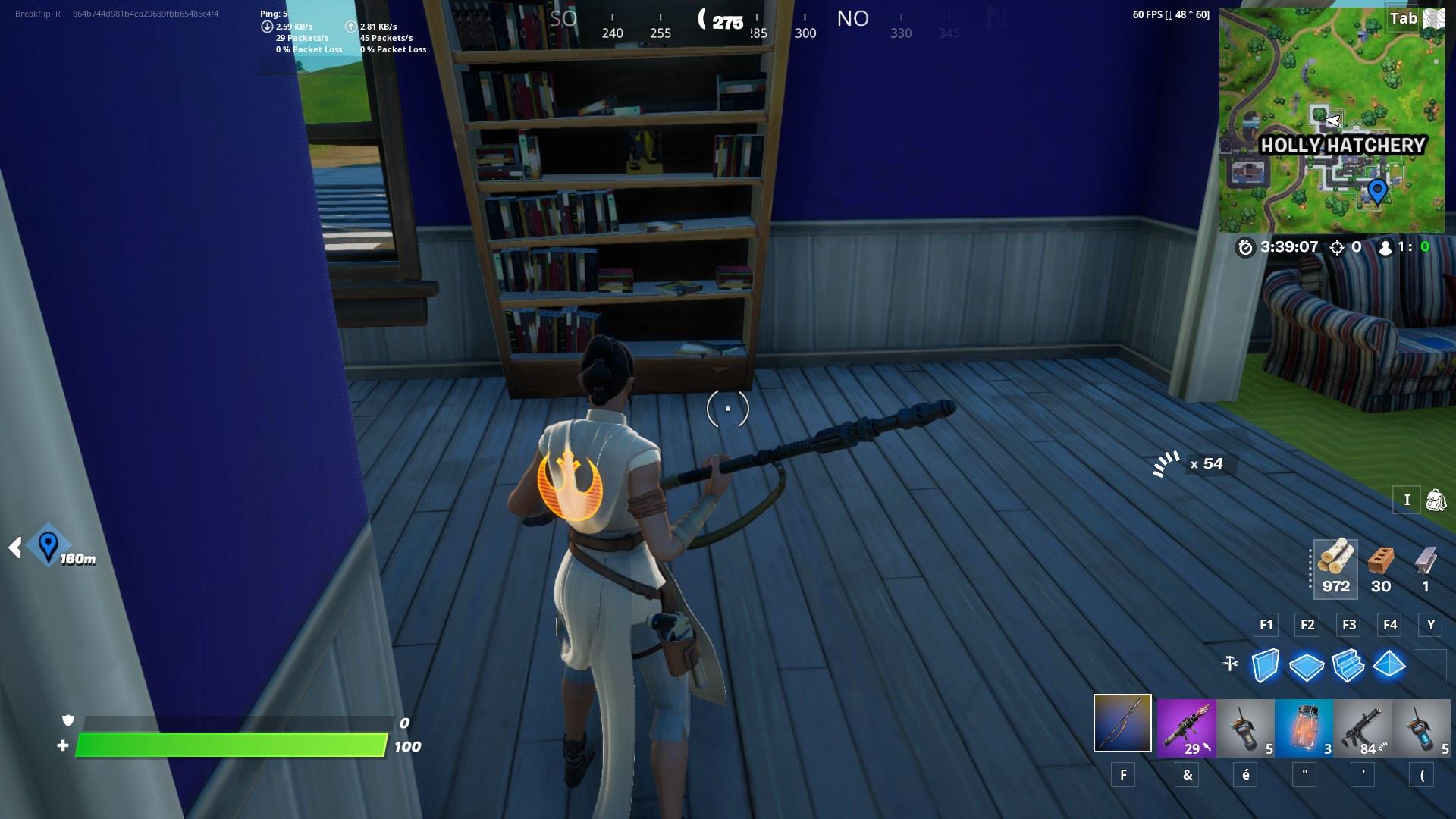Select the wall build piece under F1

1265,666
